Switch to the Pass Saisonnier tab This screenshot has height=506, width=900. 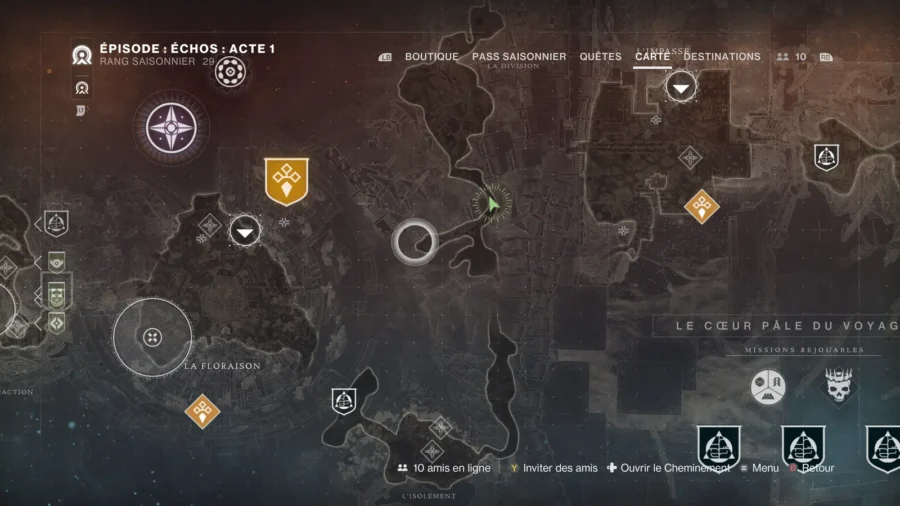[x=519, y=57]
